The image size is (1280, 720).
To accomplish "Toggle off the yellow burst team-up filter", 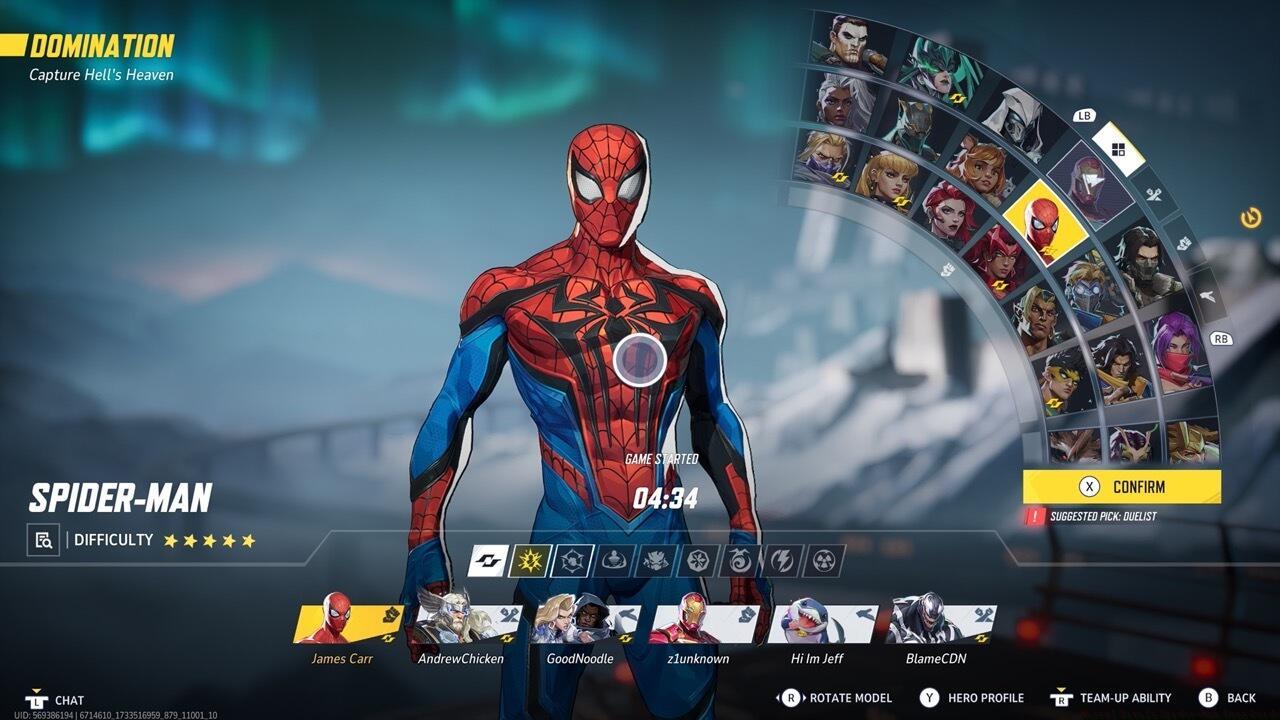I will coord(530,562).
